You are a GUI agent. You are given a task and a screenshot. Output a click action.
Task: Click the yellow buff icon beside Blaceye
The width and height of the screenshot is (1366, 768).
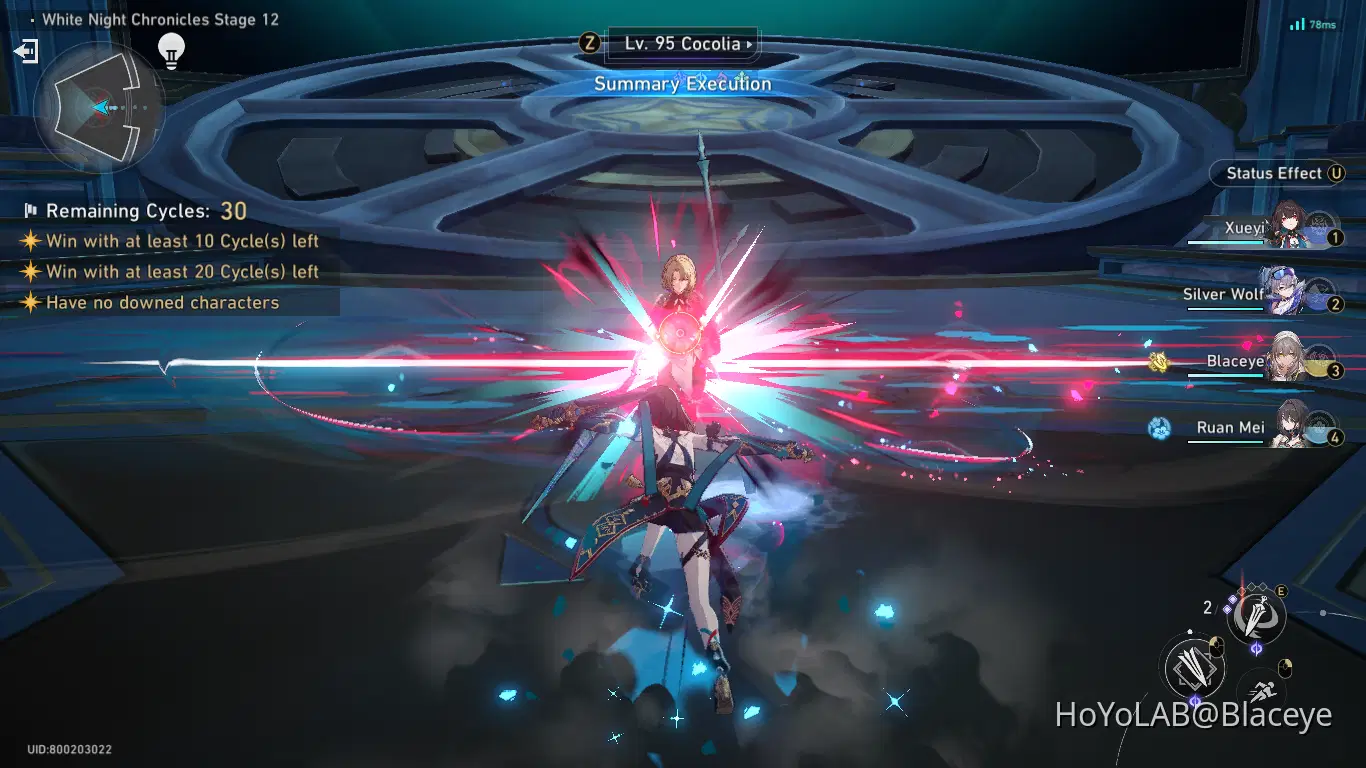pos(1159,361)
